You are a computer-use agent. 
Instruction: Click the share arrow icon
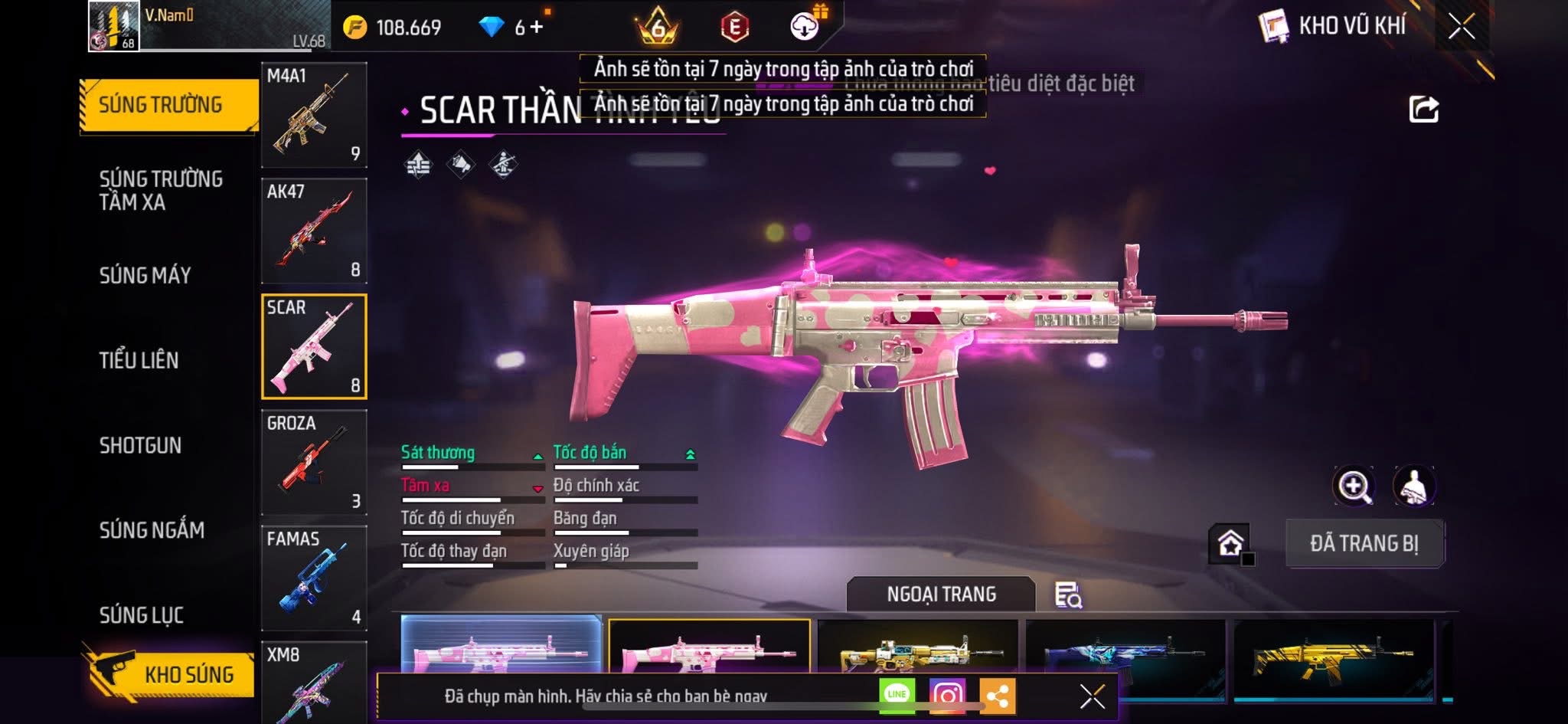click(1423, 110)
